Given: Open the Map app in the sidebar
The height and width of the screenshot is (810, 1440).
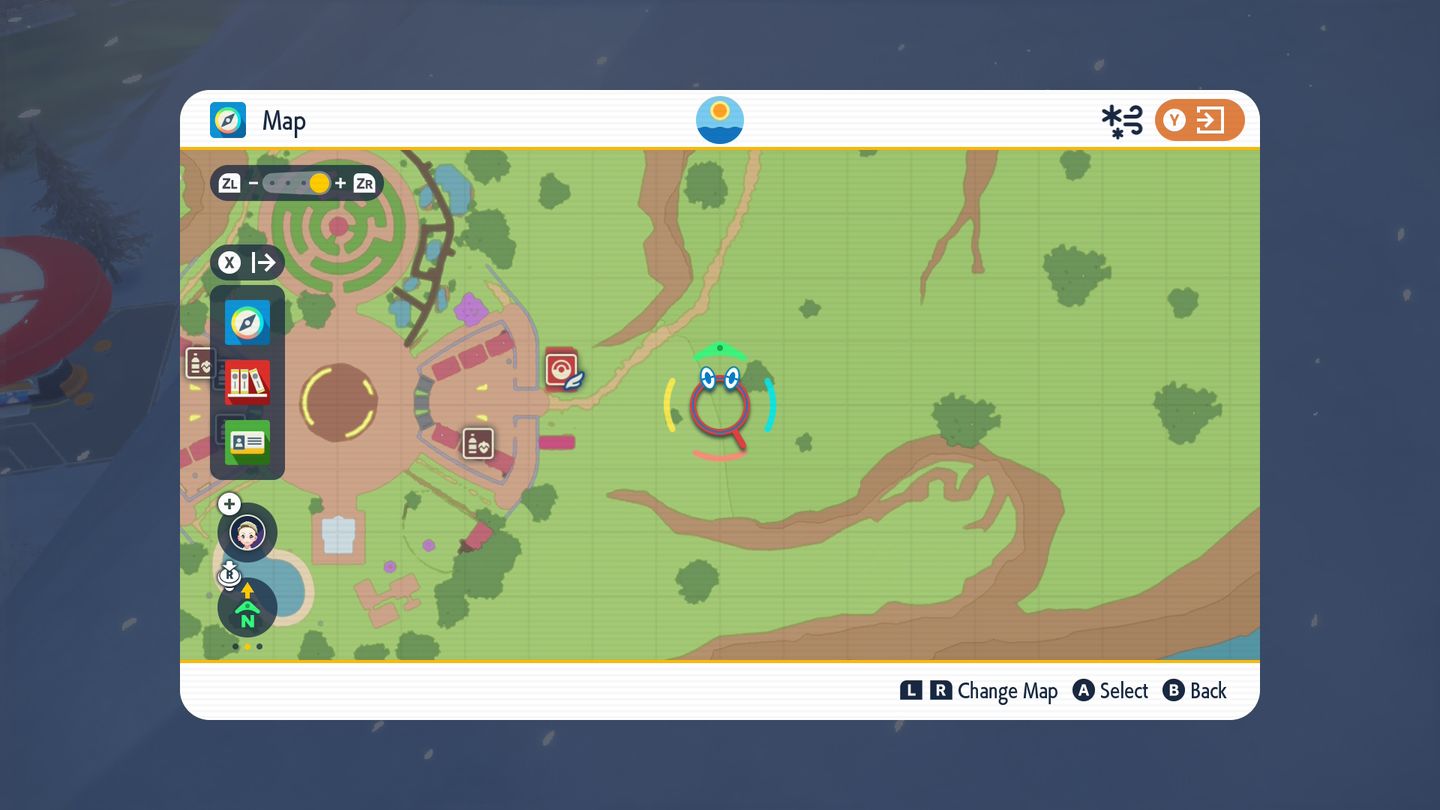Looking at the screenshot, I should [247, 322].
